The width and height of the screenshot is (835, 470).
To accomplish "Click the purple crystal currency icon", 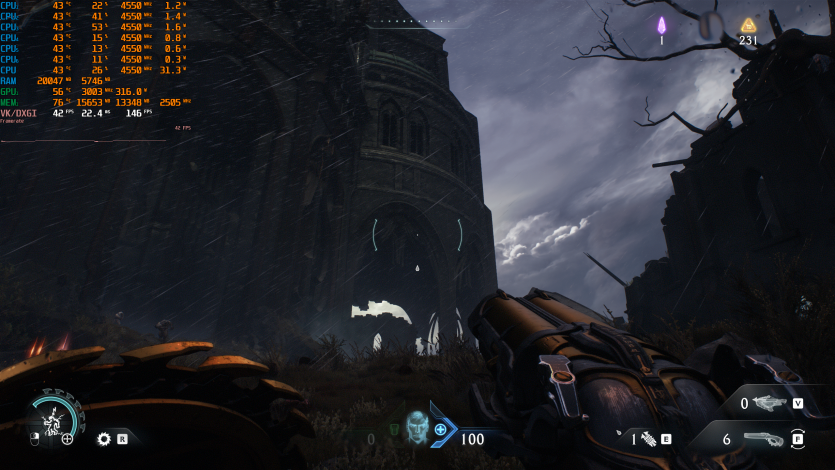I will pos(661,25).
